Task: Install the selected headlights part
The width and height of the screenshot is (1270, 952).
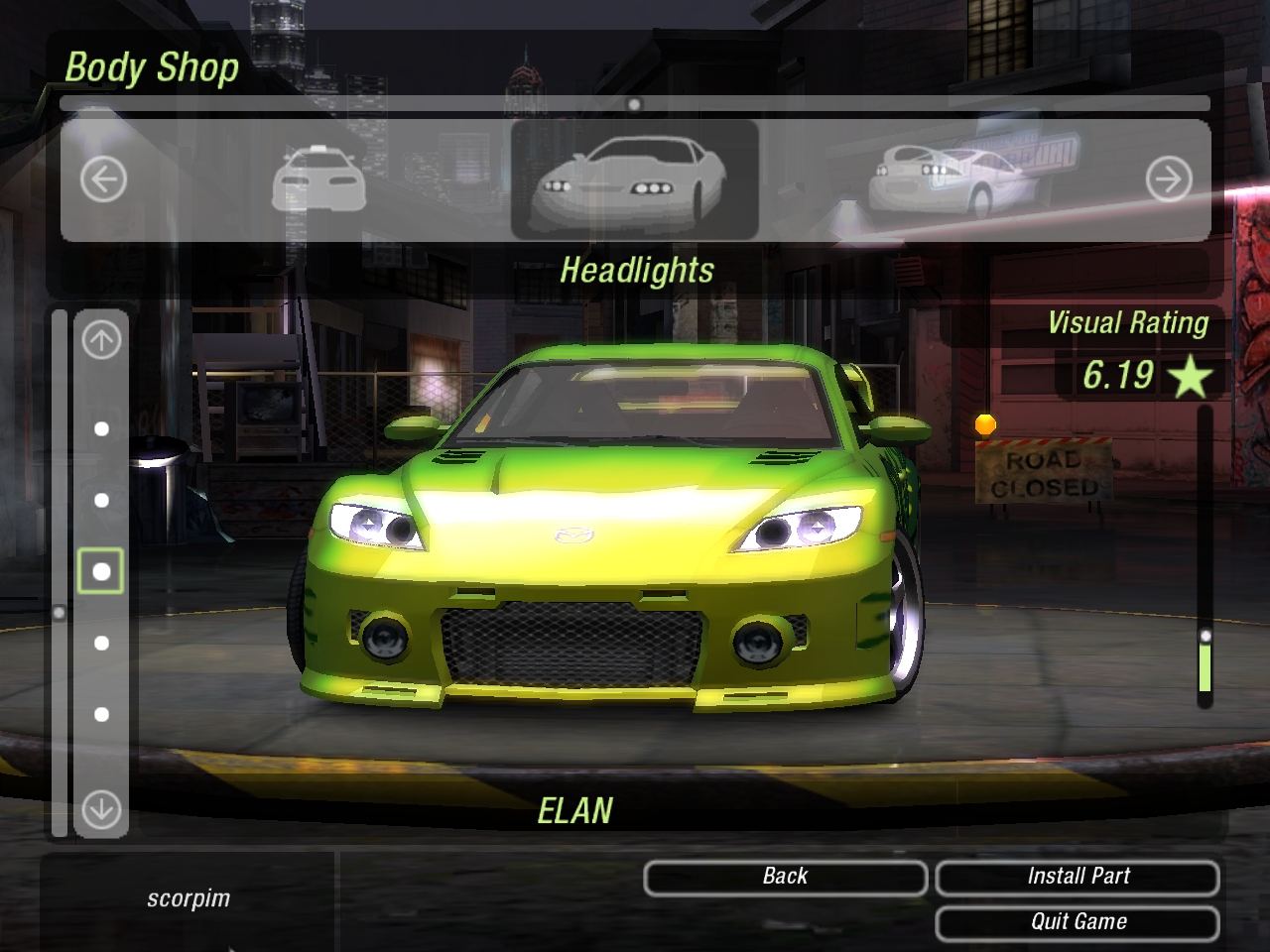Action: (x=1078, y=877)
